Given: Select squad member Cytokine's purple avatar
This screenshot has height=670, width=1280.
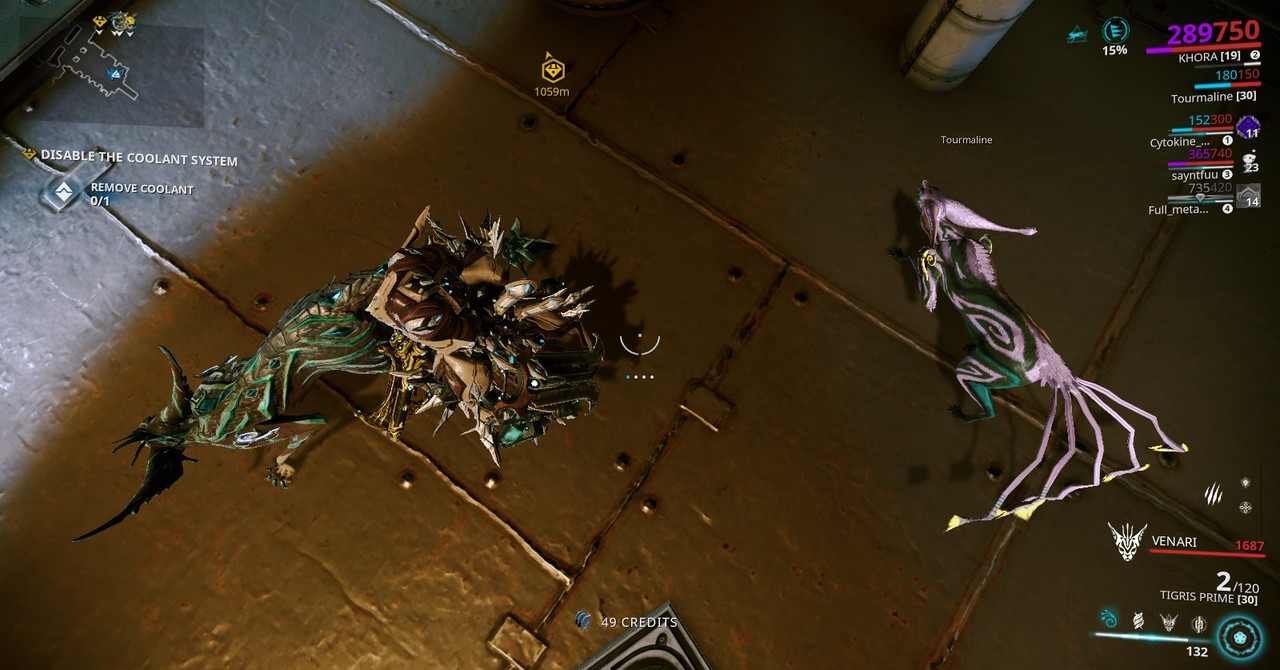Looking at the screenshot, I should (x=1247, y=127).
